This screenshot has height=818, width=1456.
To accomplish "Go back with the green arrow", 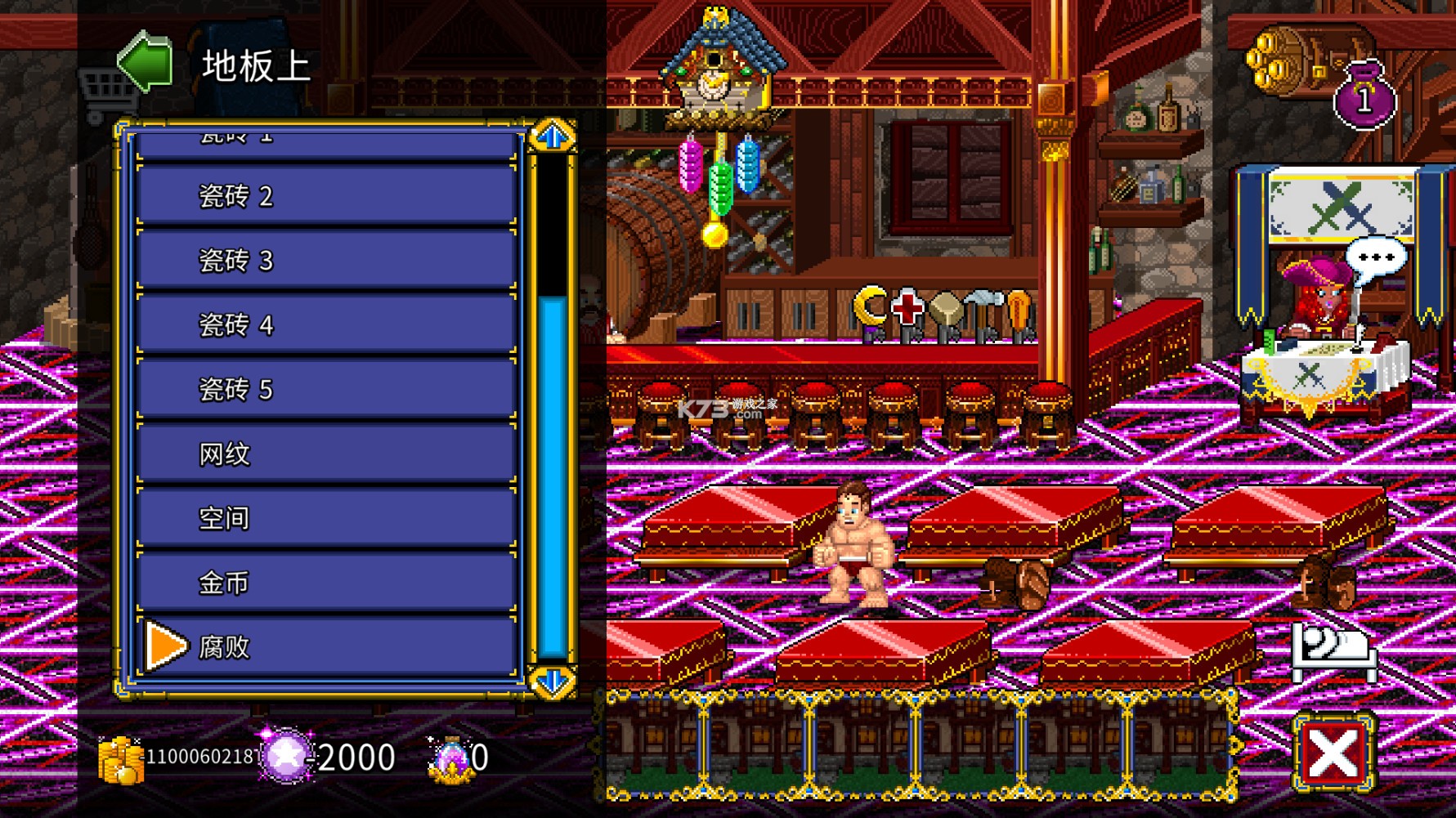I will tap(146, 62).
